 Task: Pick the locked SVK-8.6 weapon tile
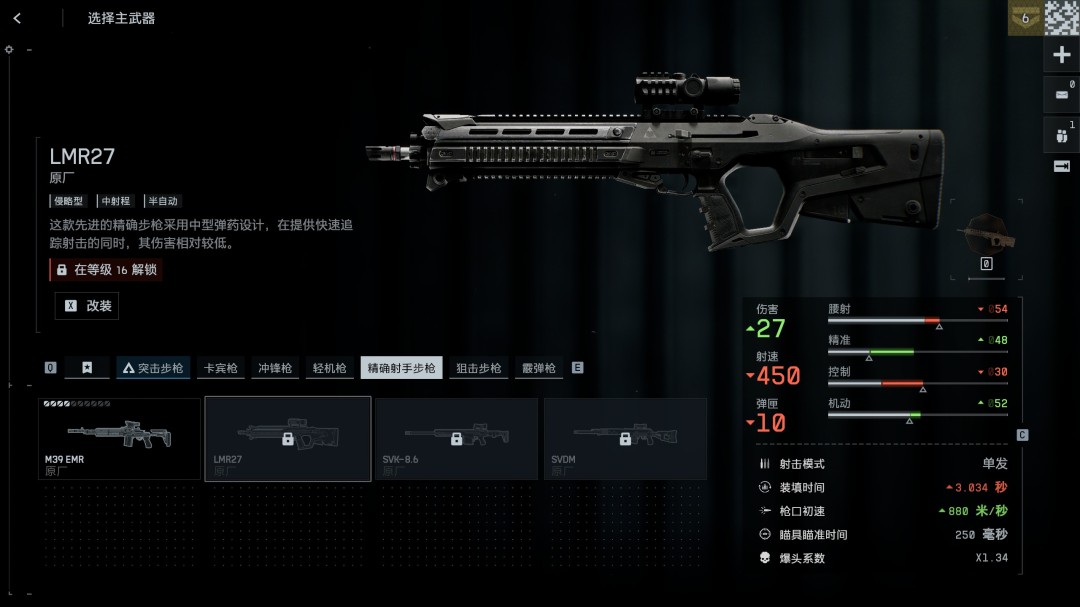point(456,438)
